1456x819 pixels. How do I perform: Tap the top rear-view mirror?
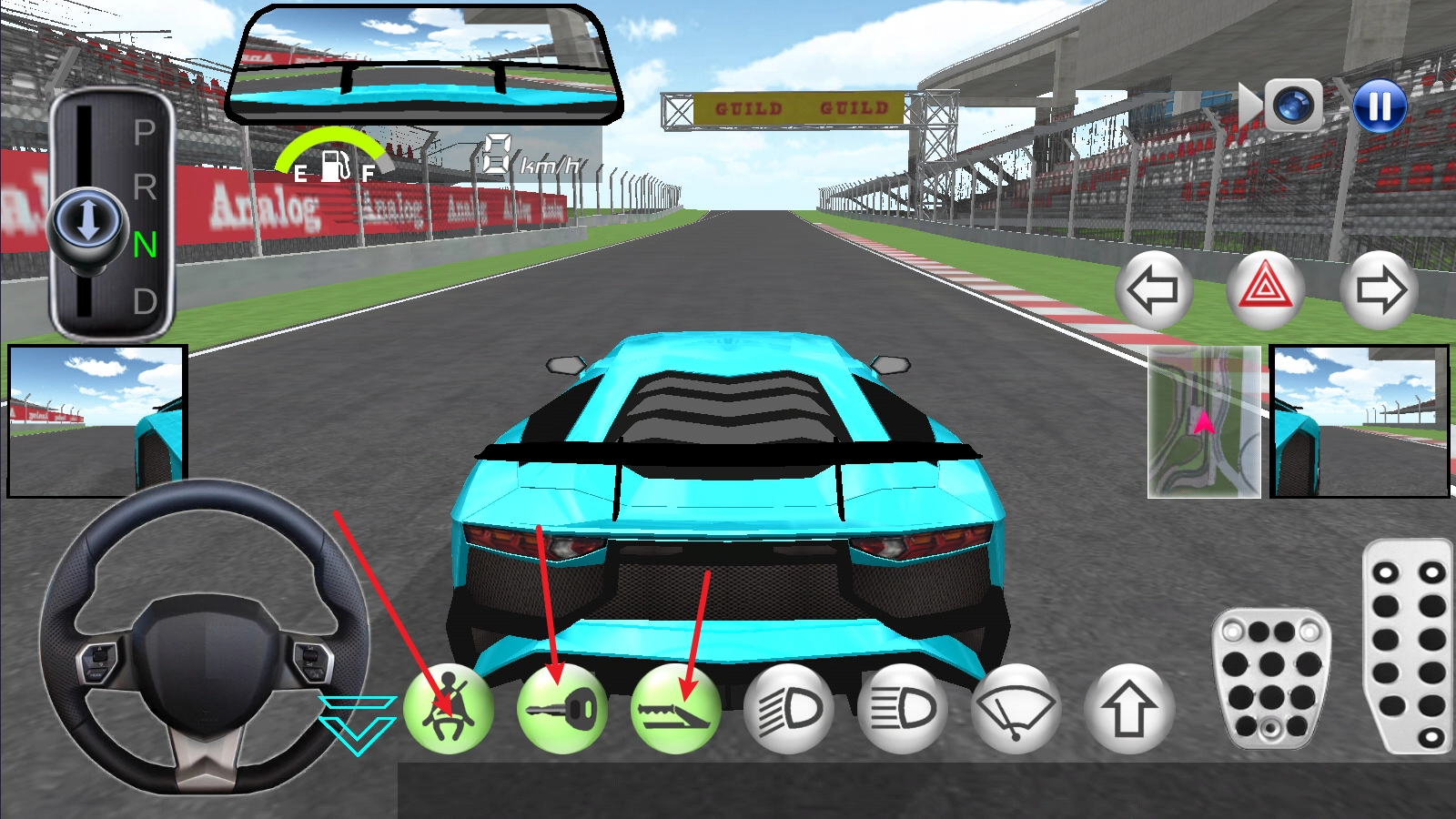coord(423,66)
